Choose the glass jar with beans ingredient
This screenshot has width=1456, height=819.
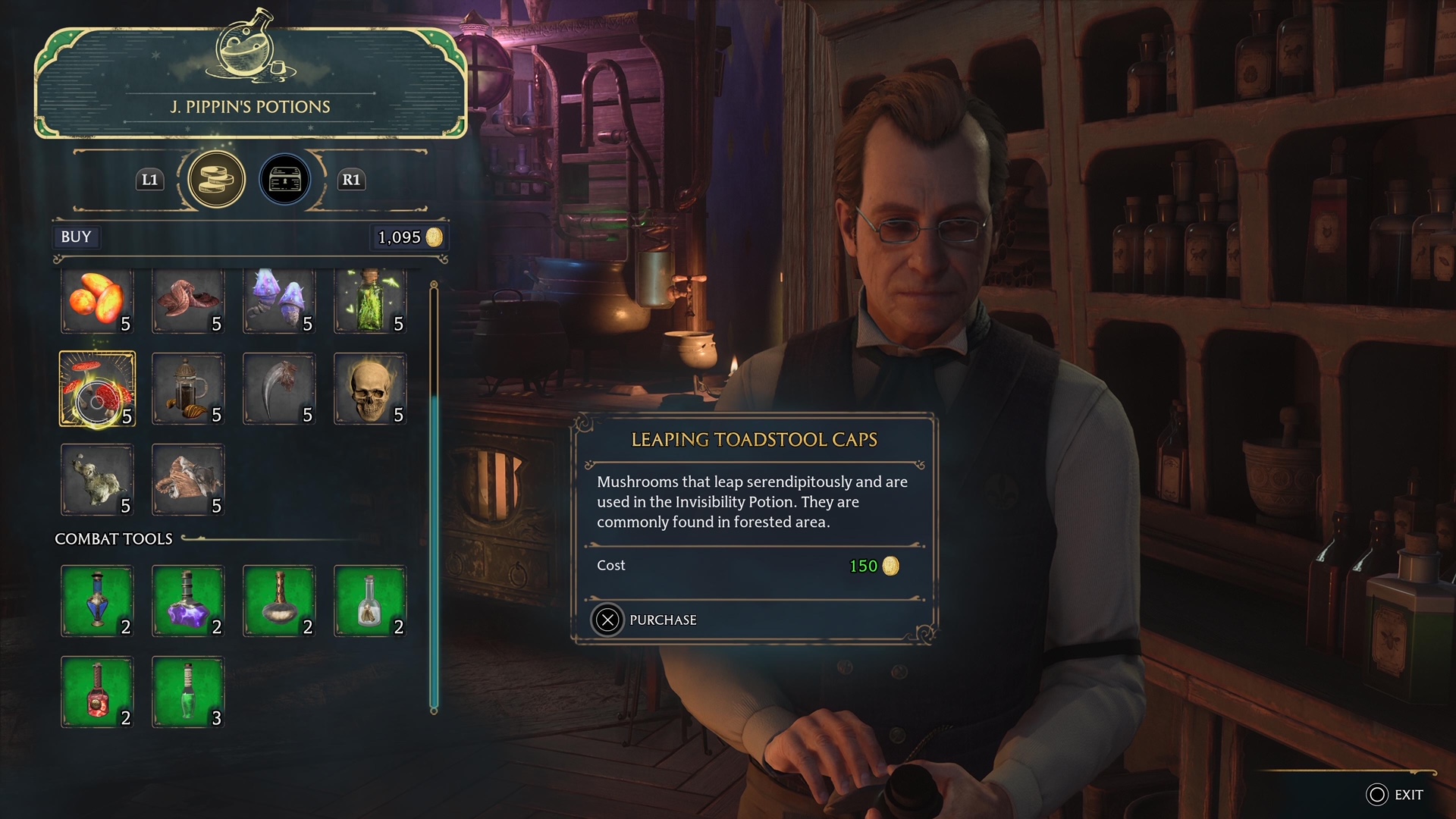pos(188,389)
